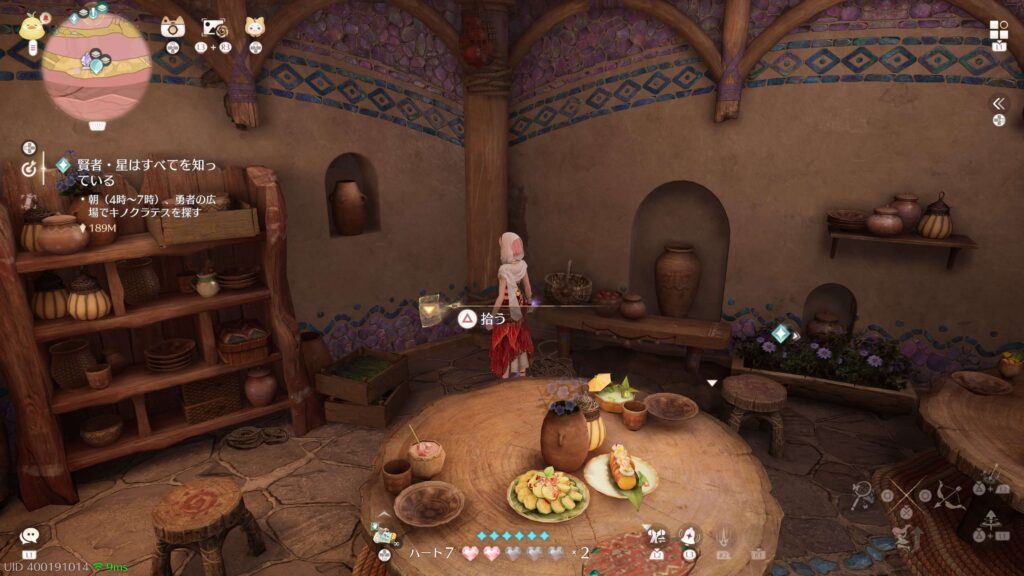
Task: Open the planet-shaped minimap
Action: [97, 65]
